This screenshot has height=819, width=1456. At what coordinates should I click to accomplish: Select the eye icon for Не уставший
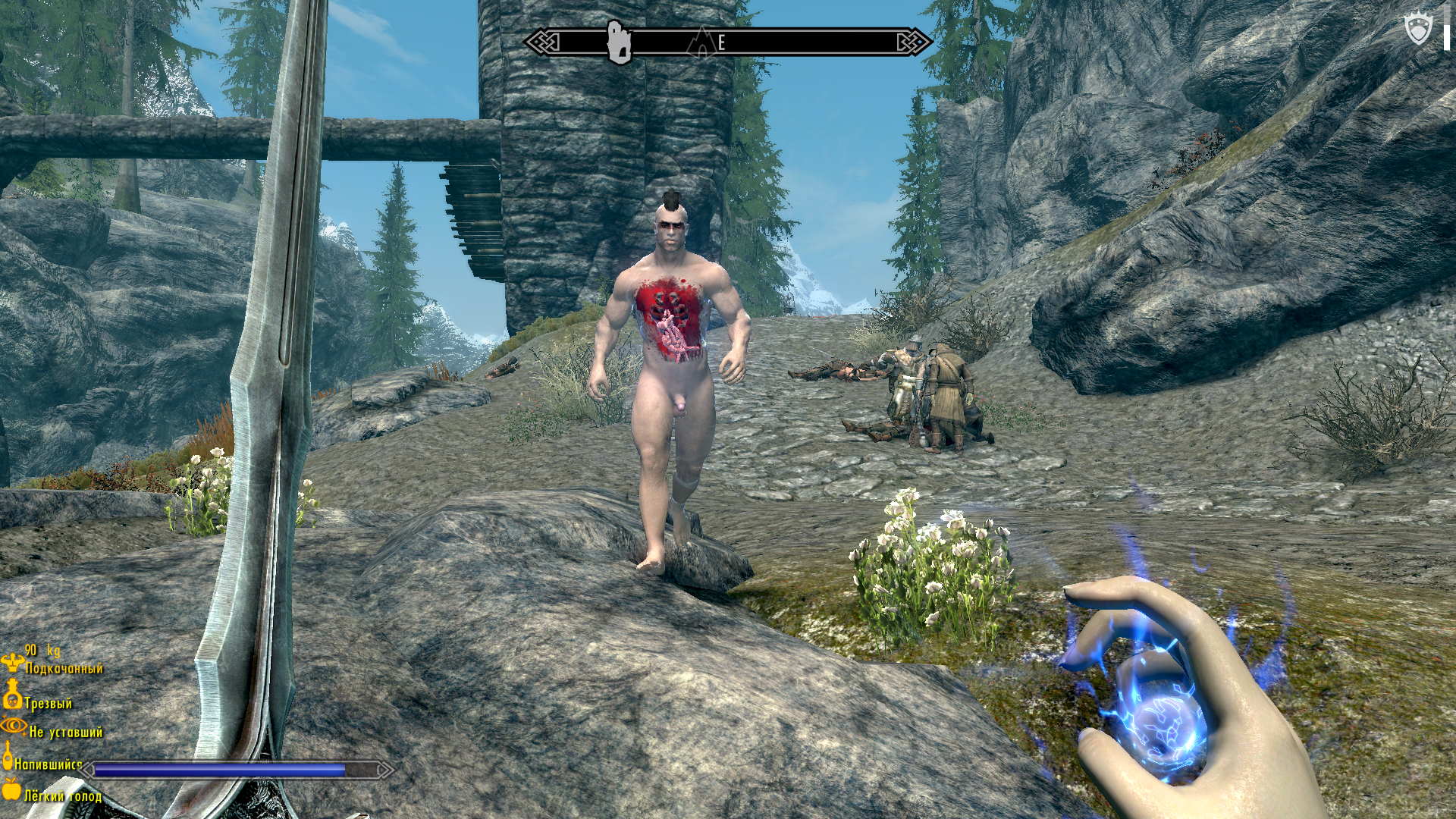click(x=13, y=725)
